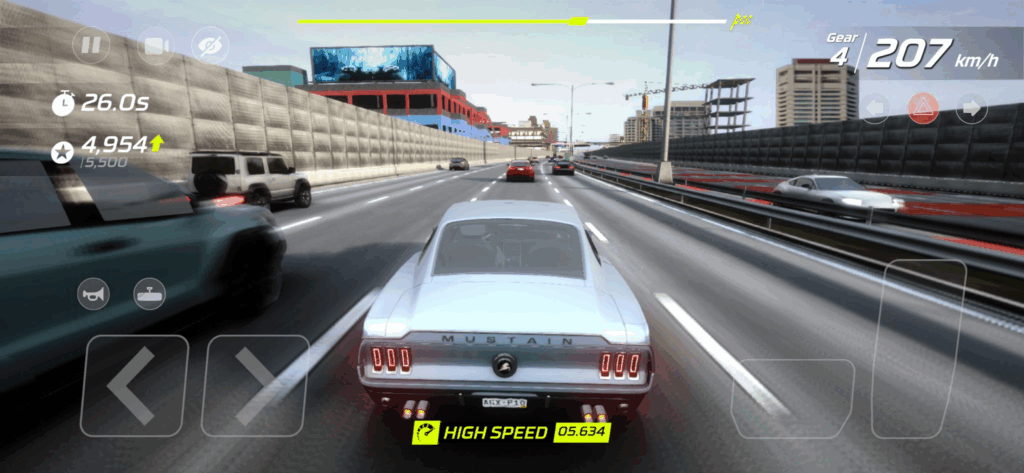This screenshot has height=473, width=1024.
Task: Turn on the right turn signal
Action: [x=971, y=108]
